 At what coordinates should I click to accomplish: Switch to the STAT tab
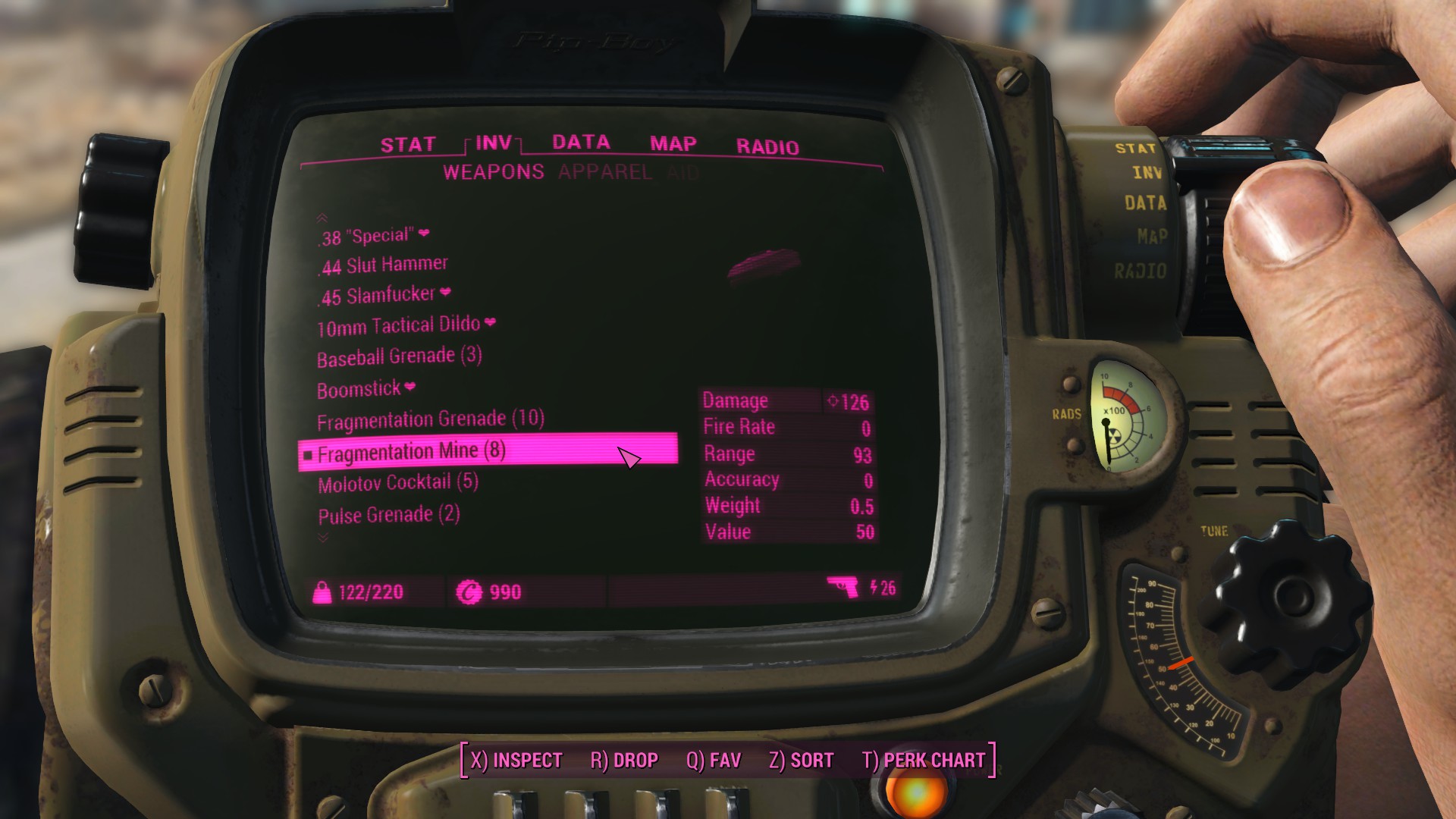[x=407, y=145]
